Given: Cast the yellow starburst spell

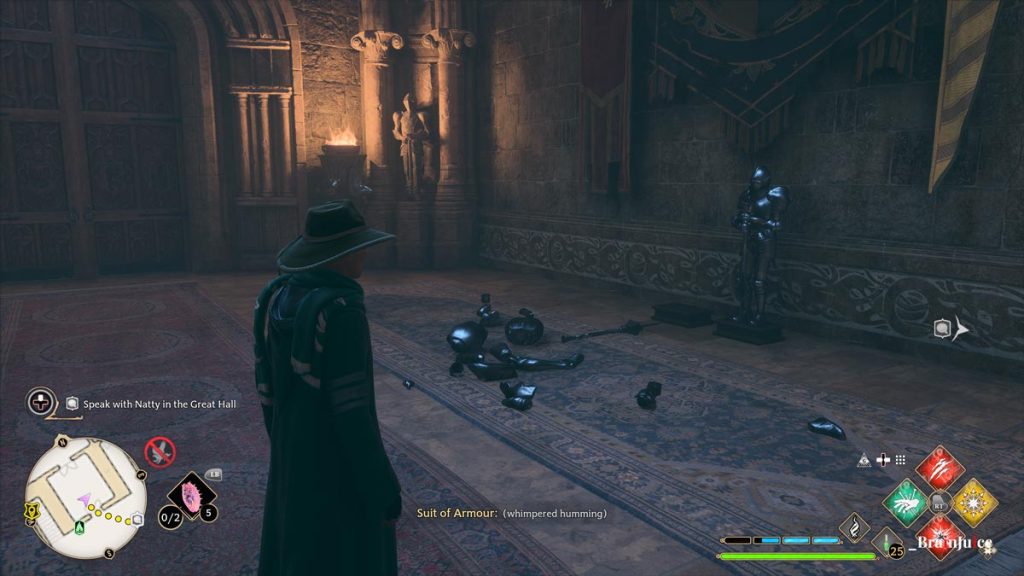Looking at the screenshot, I should tap(973, 502).
